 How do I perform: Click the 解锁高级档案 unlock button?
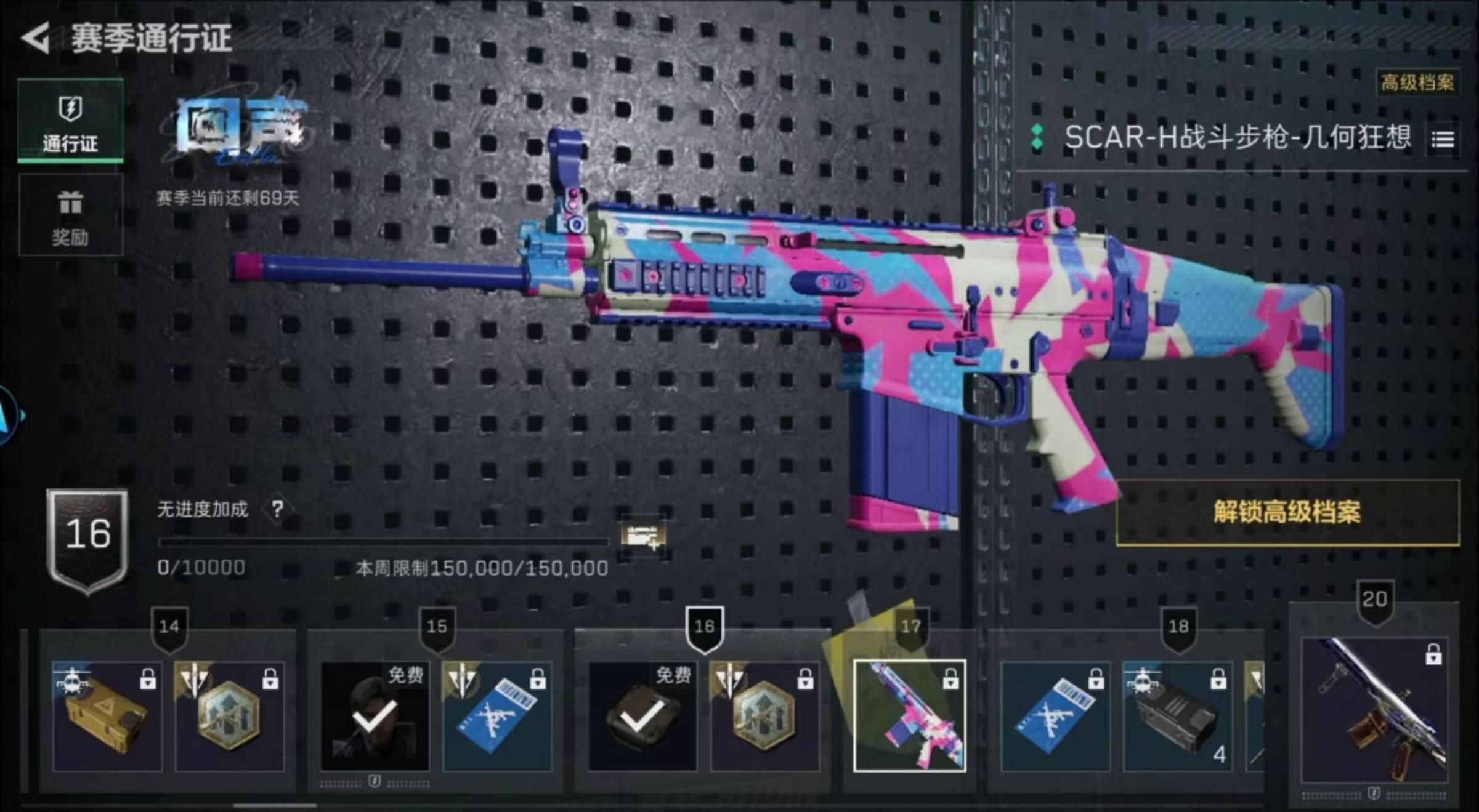[1287, 512]
